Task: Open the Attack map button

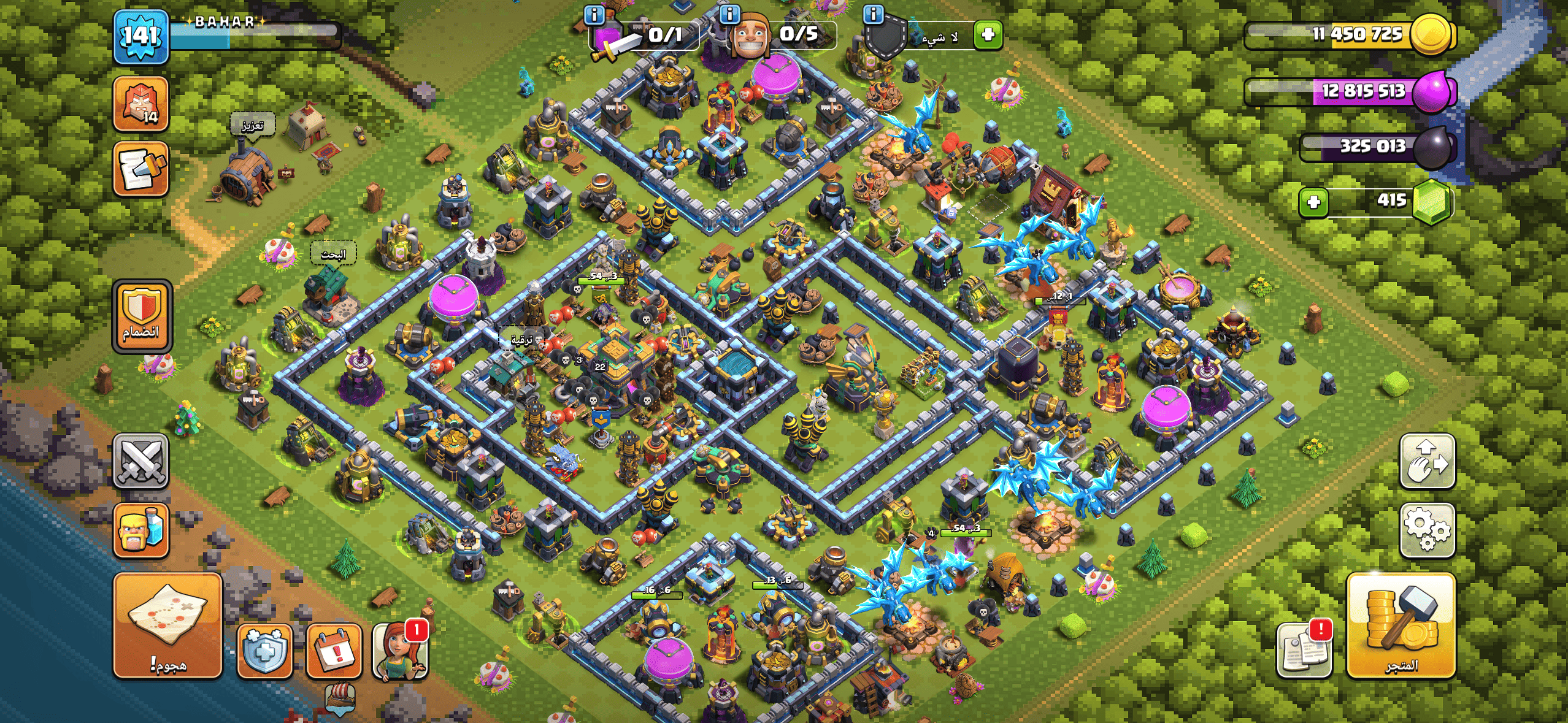Action: [167, 625]
